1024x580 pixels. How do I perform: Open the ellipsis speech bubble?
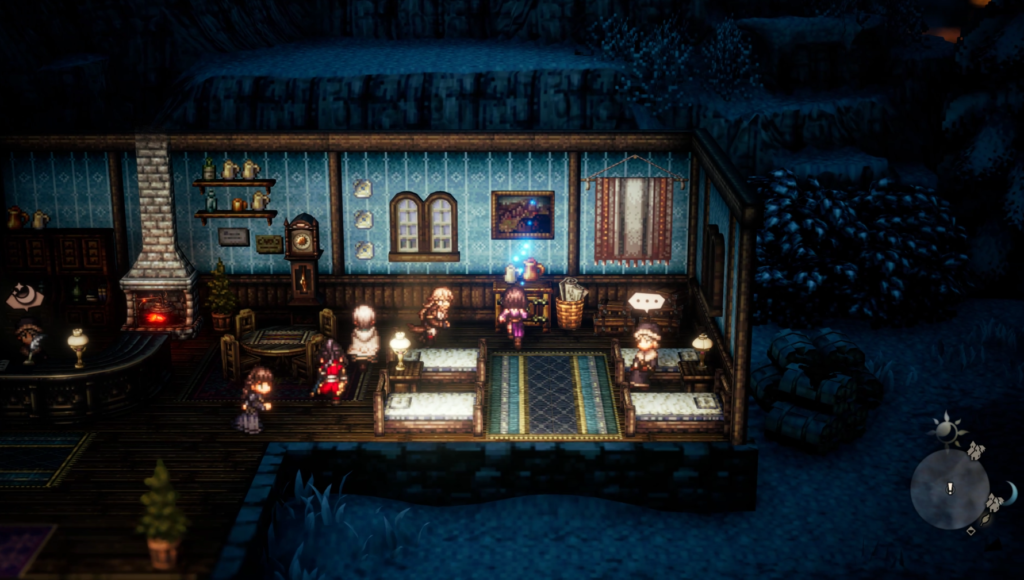click(x=645, y=300)
